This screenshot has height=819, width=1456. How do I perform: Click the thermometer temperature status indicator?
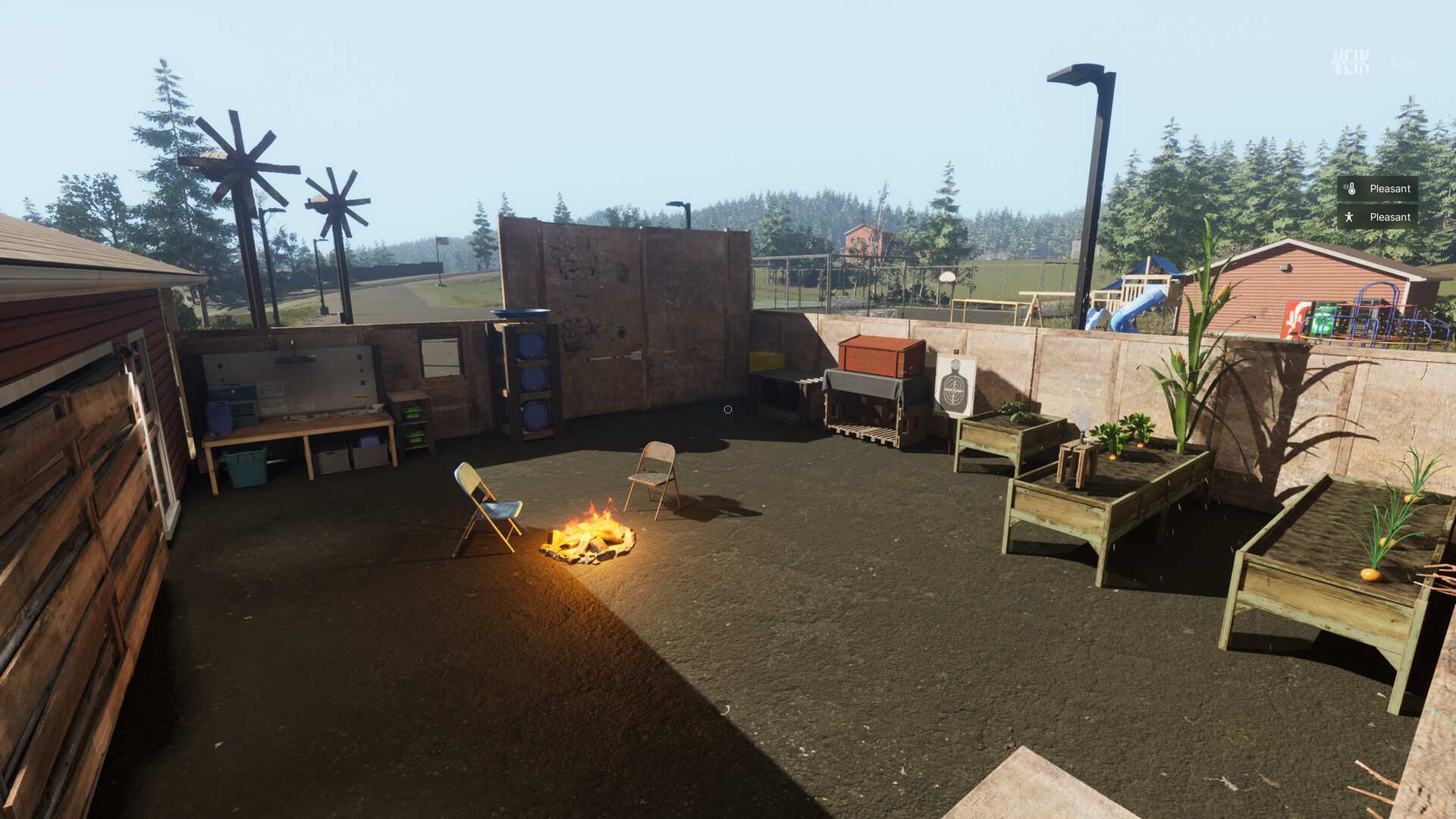1377,189
